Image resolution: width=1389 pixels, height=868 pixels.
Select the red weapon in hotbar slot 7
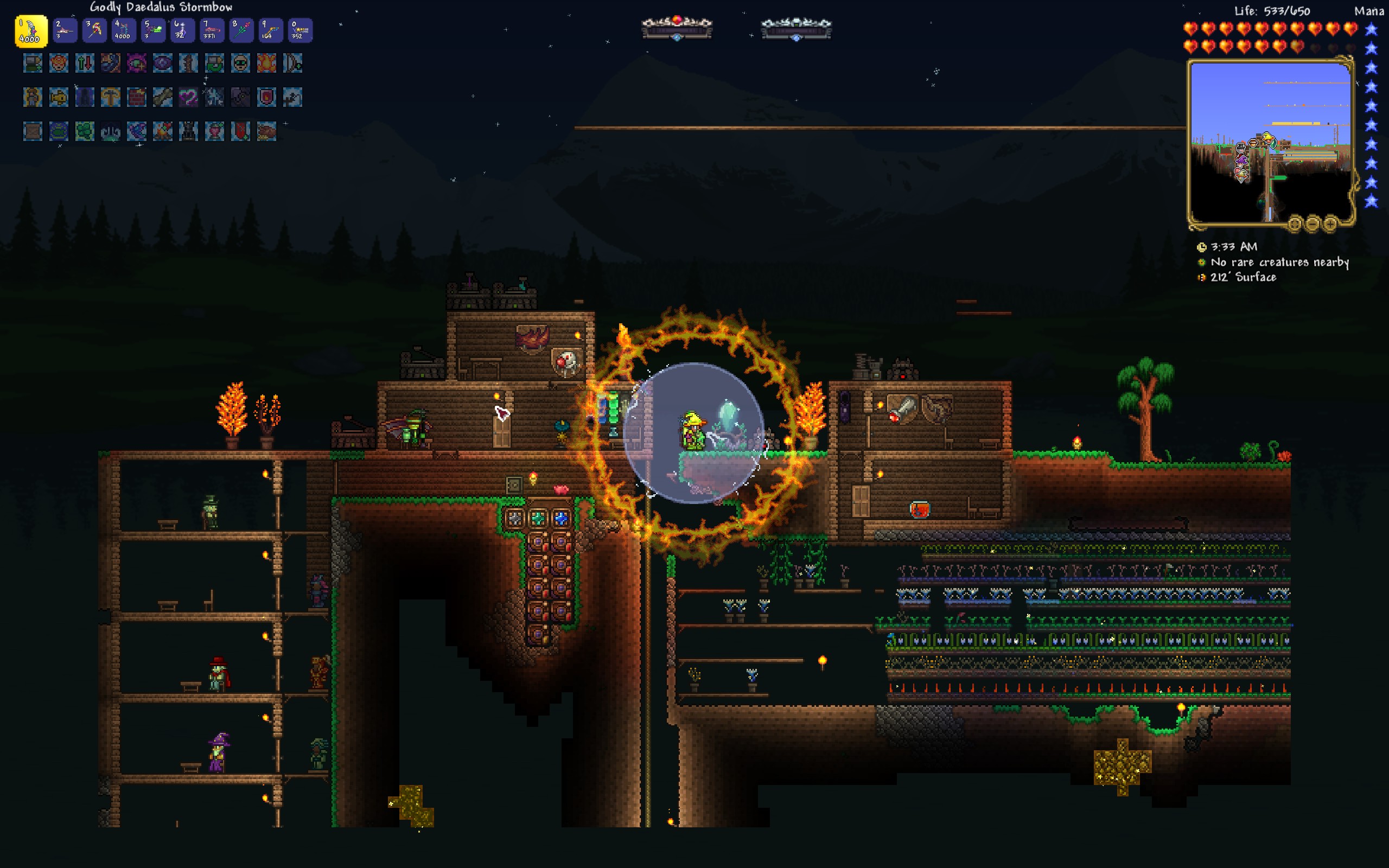(212, 30)
